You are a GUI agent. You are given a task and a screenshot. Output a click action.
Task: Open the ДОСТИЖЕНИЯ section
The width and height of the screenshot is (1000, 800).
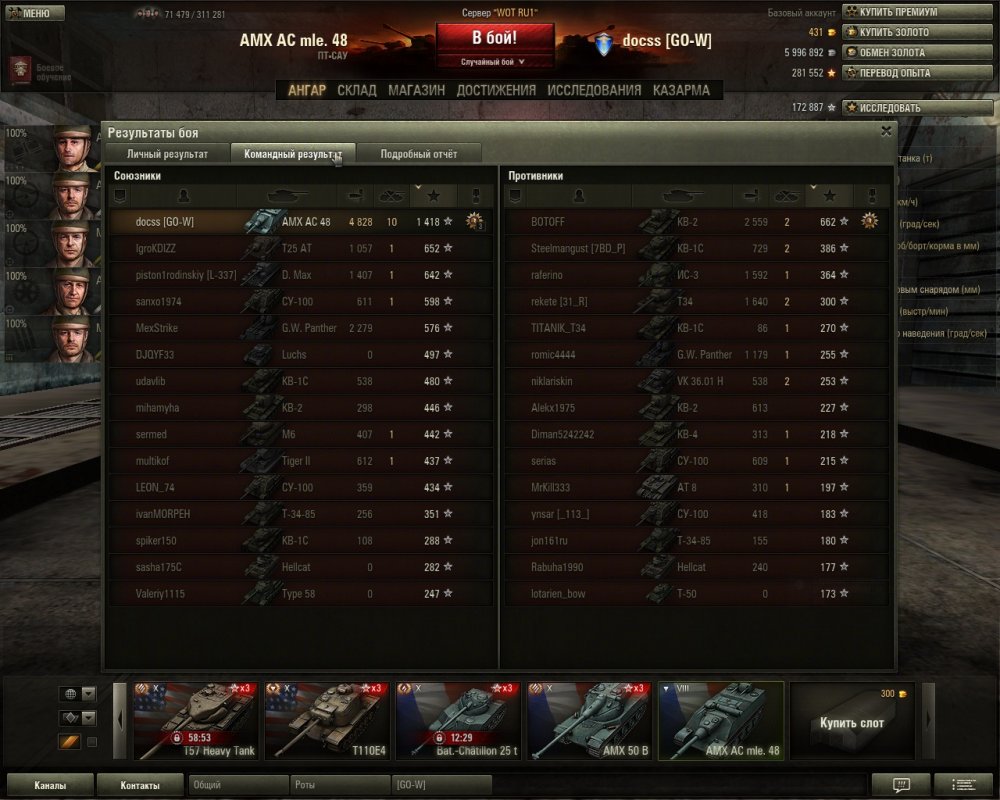496,90
